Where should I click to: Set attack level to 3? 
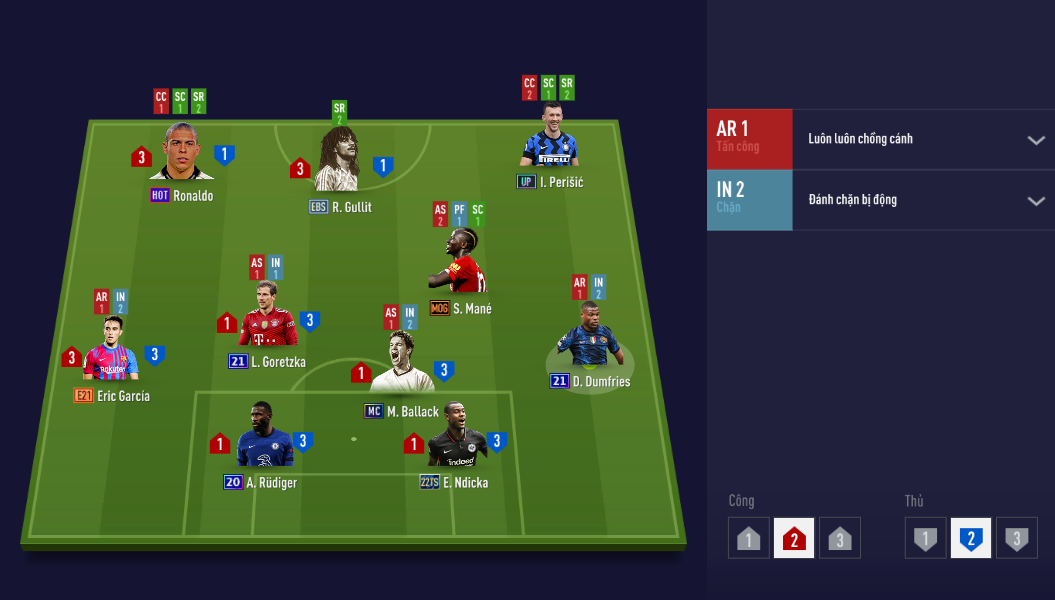[839, 538]
